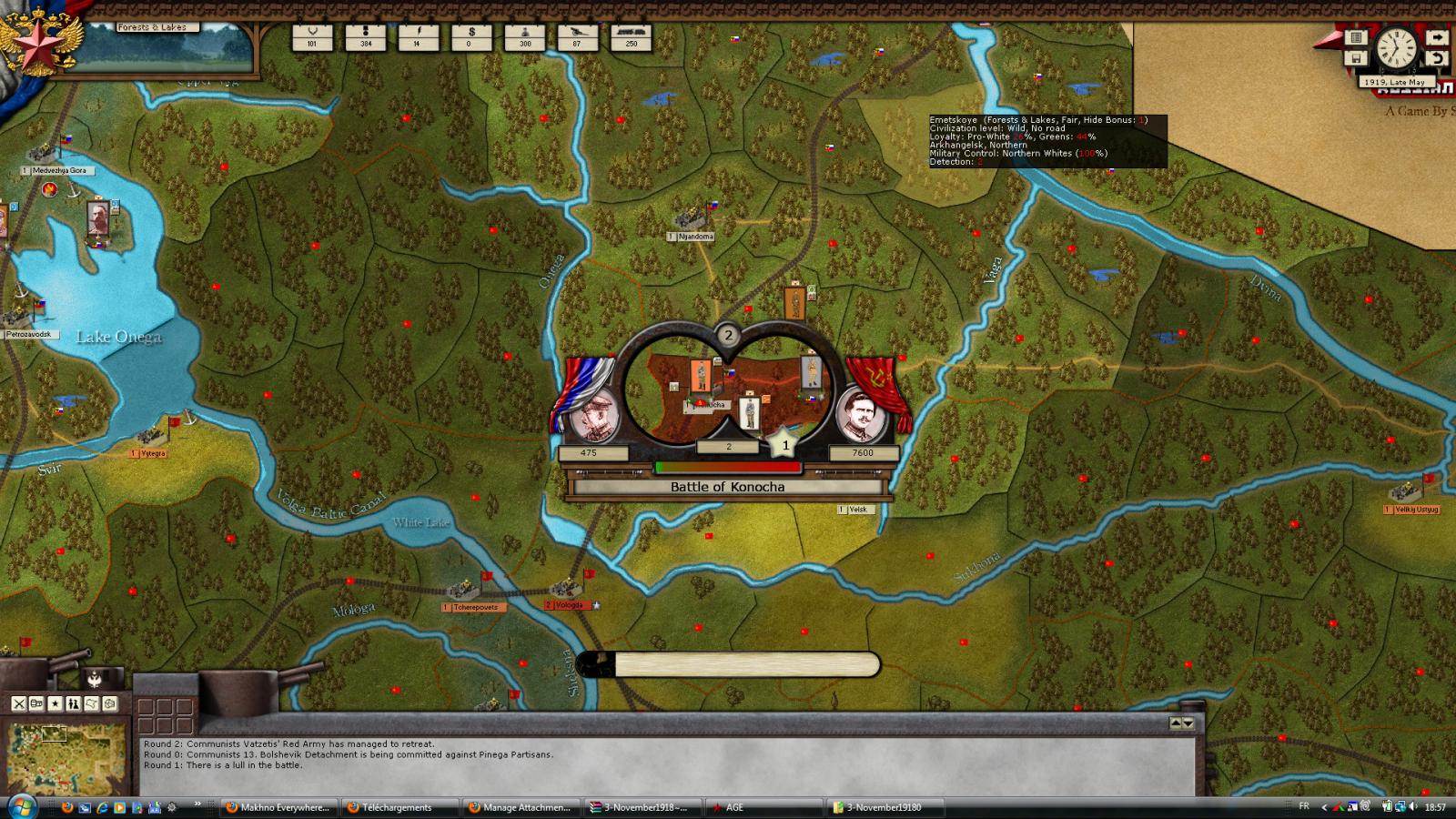Viewport: 1456px width, 819px height.
Task: Select the orange-backed unit in Konocha battle
Action: 700,374
